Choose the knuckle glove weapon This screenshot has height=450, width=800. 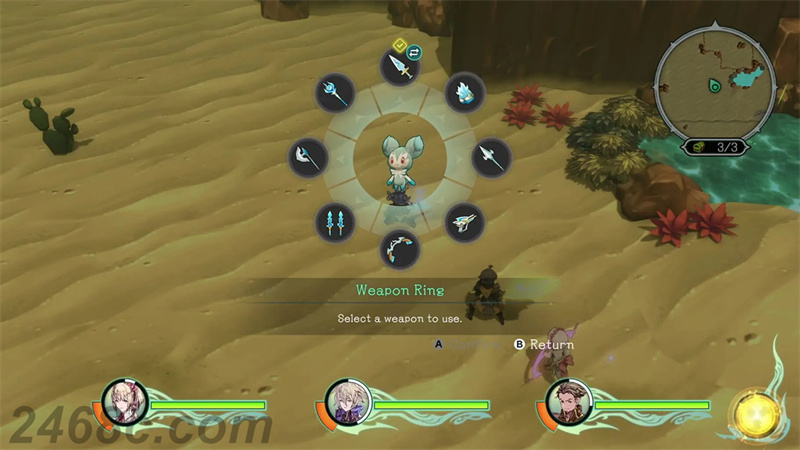[463, 92]
